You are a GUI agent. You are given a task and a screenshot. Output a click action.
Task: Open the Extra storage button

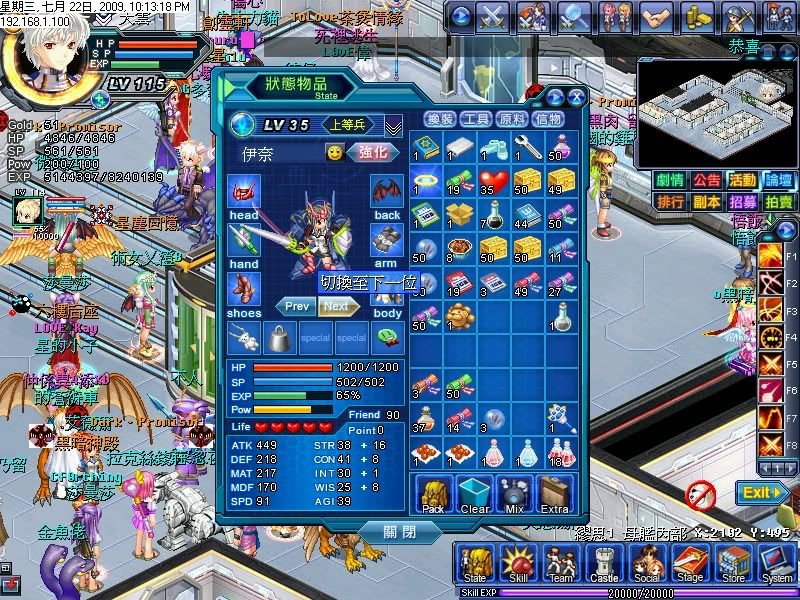[x=554, y=495]
